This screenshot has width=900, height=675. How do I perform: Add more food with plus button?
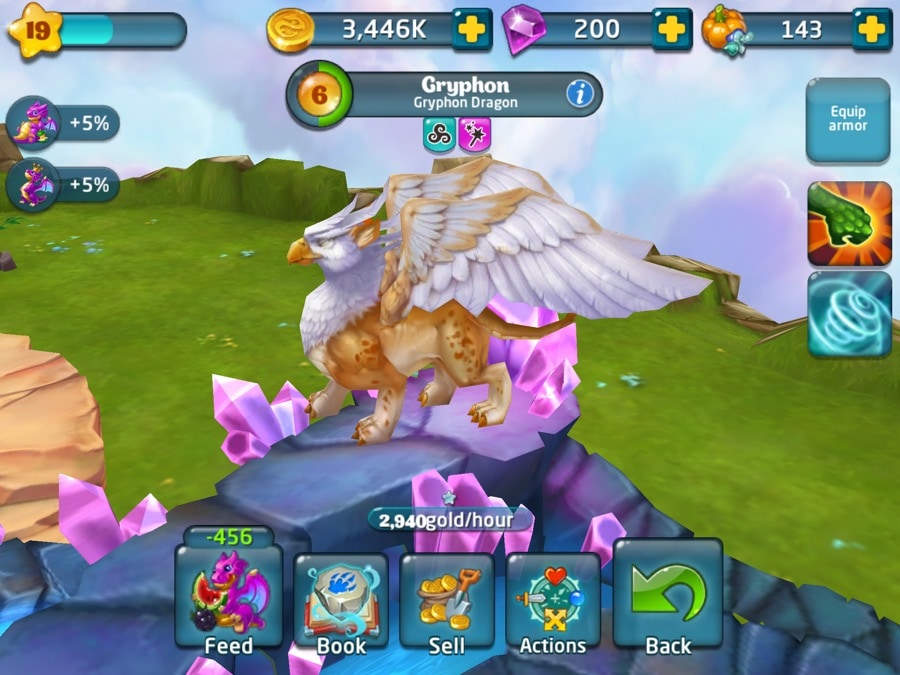pos(871,29)
